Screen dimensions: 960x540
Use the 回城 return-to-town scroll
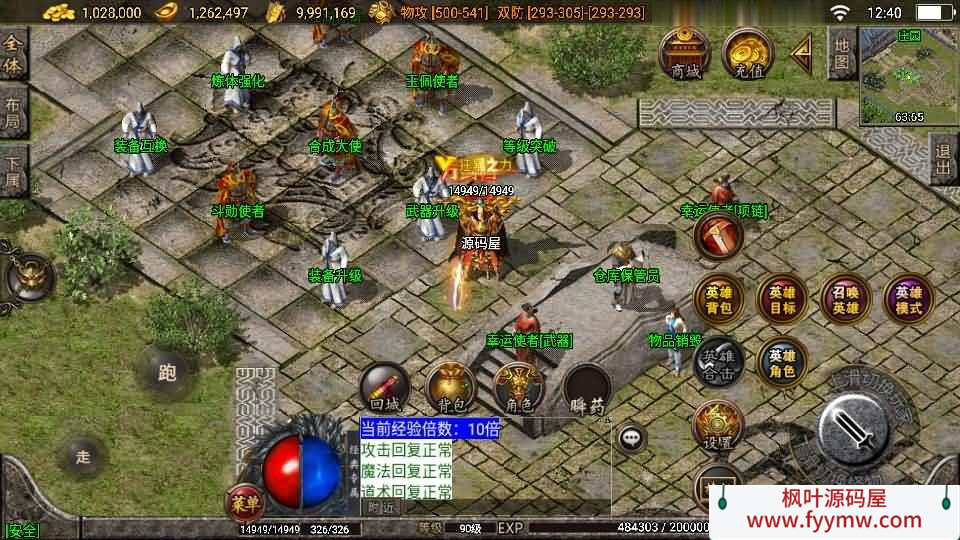pyautogui.click(x=385, y=388)
